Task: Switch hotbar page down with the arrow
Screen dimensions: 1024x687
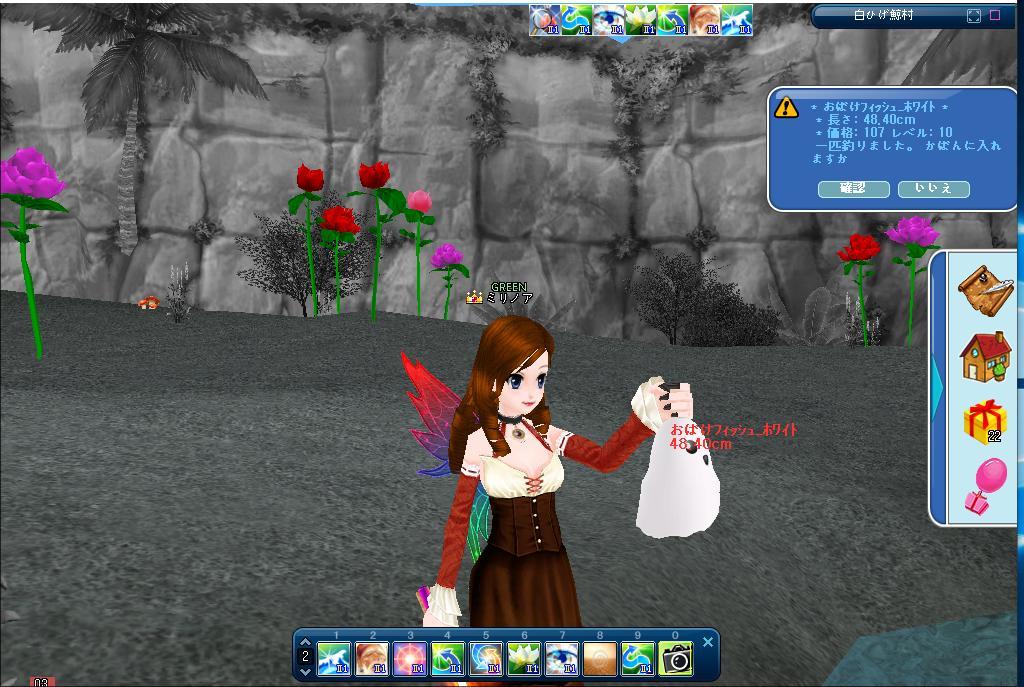Action: pos(305,673)
